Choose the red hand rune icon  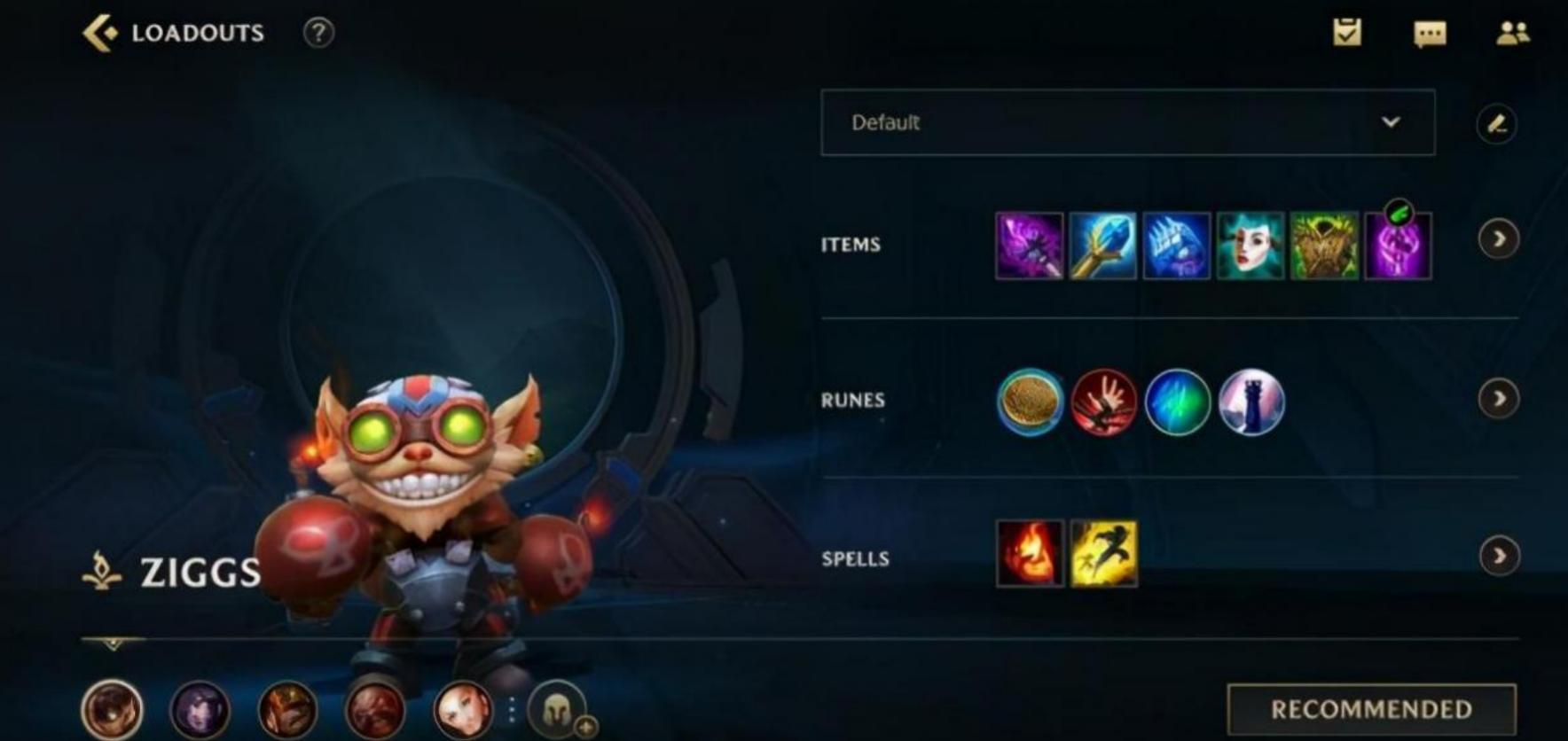(1103, 402)
